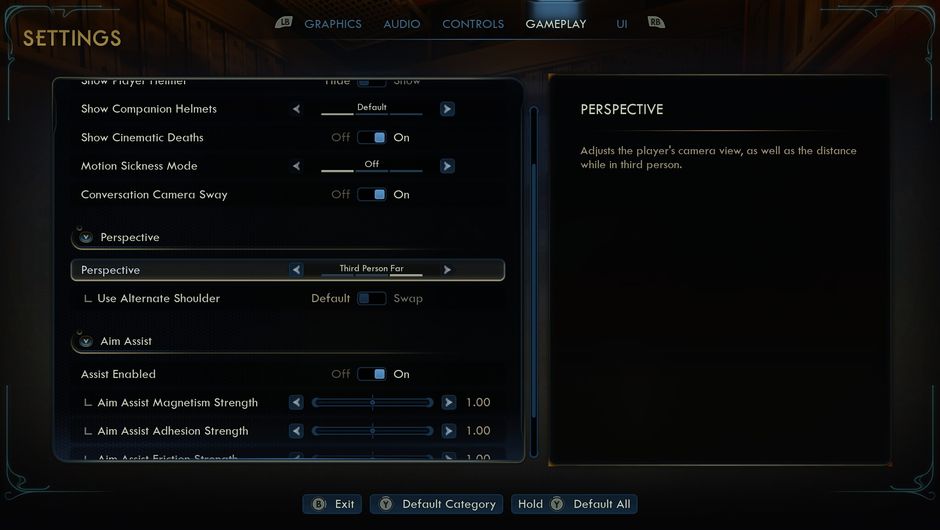
Task: Click right arrow beside Third Person Far
Action: (x=447, y=270)
